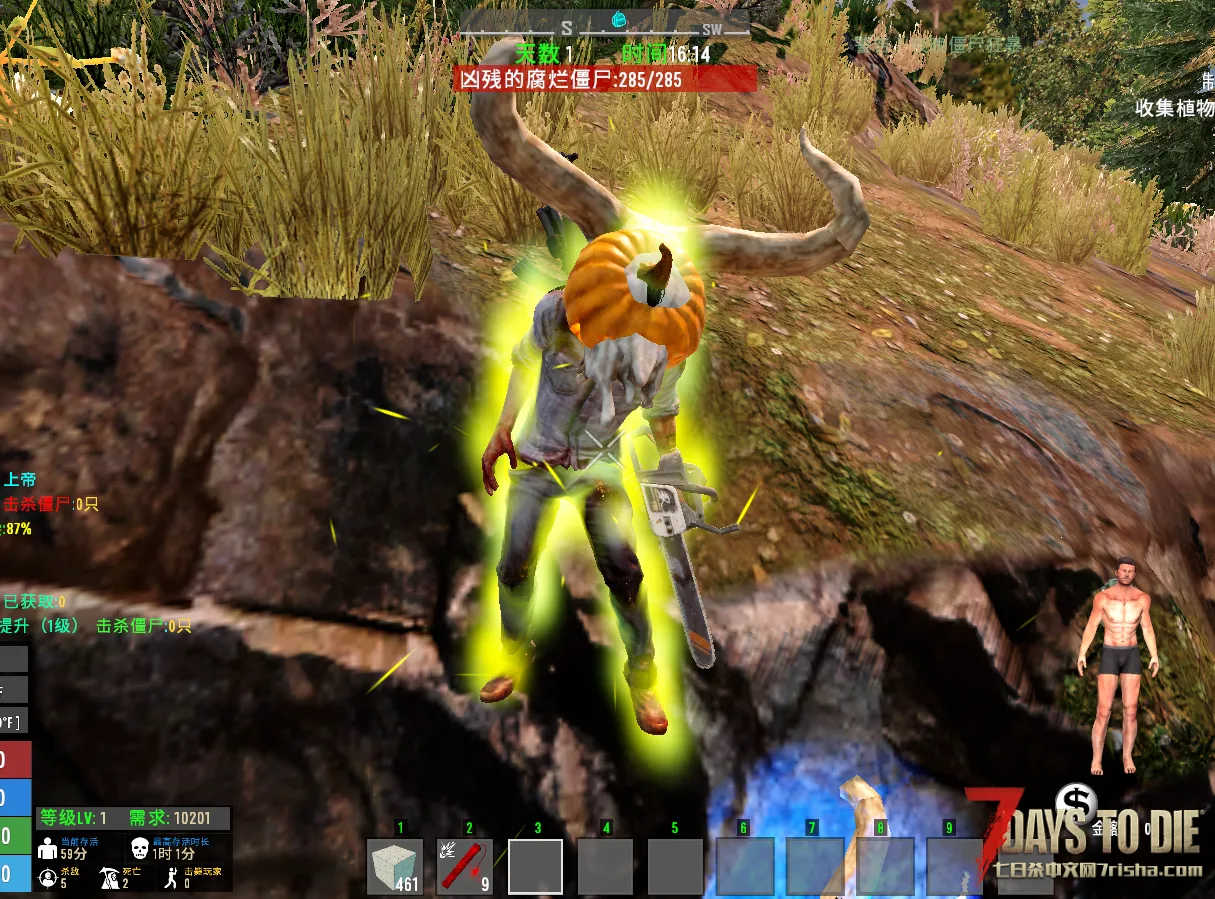Click the dollar coin money icon
Viewport: 1215px width, 899px height.
pos(1077,802)
